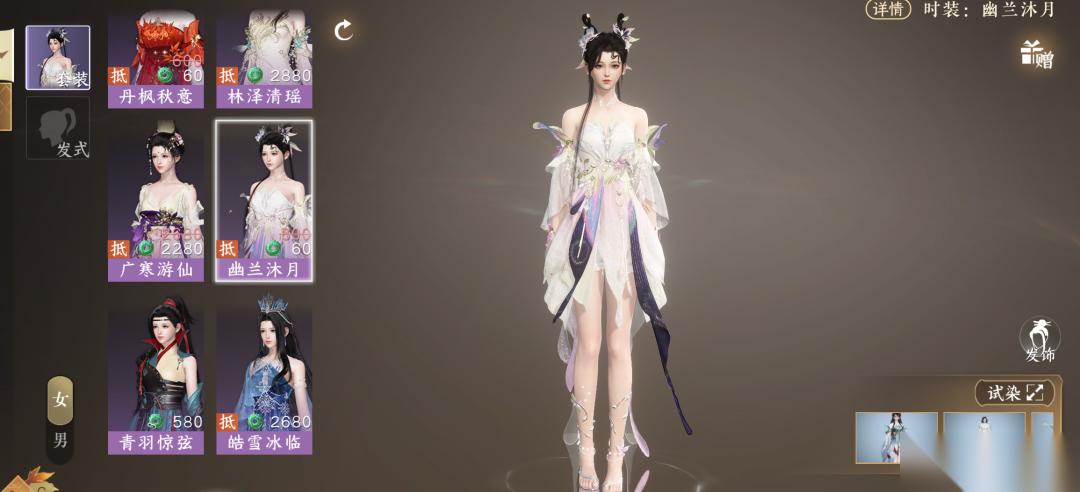
Task: Open the 赠 gift icon
Action: (1037, 54)
